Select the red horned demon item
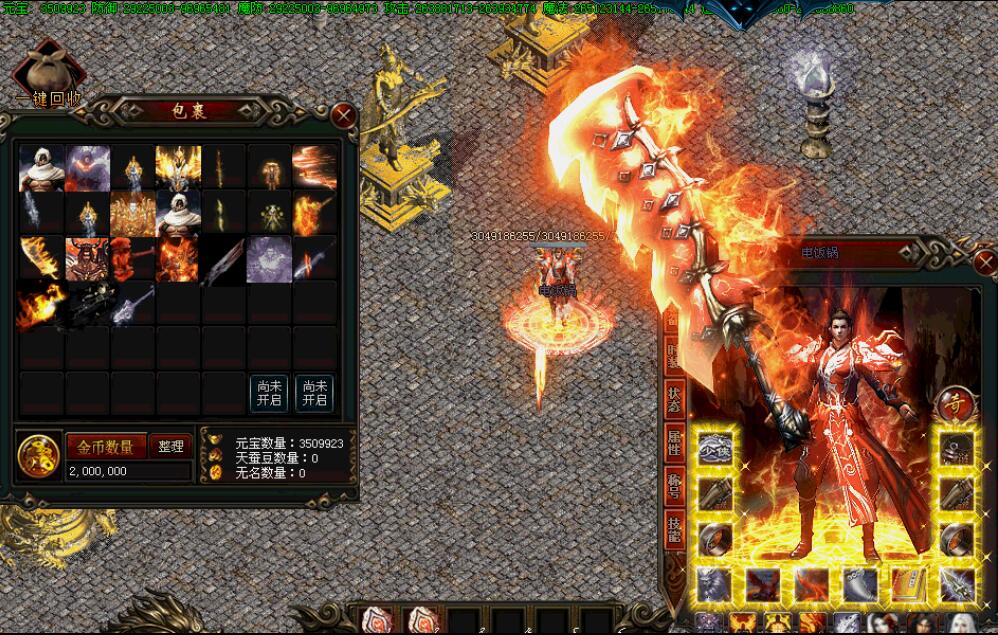 87,258
